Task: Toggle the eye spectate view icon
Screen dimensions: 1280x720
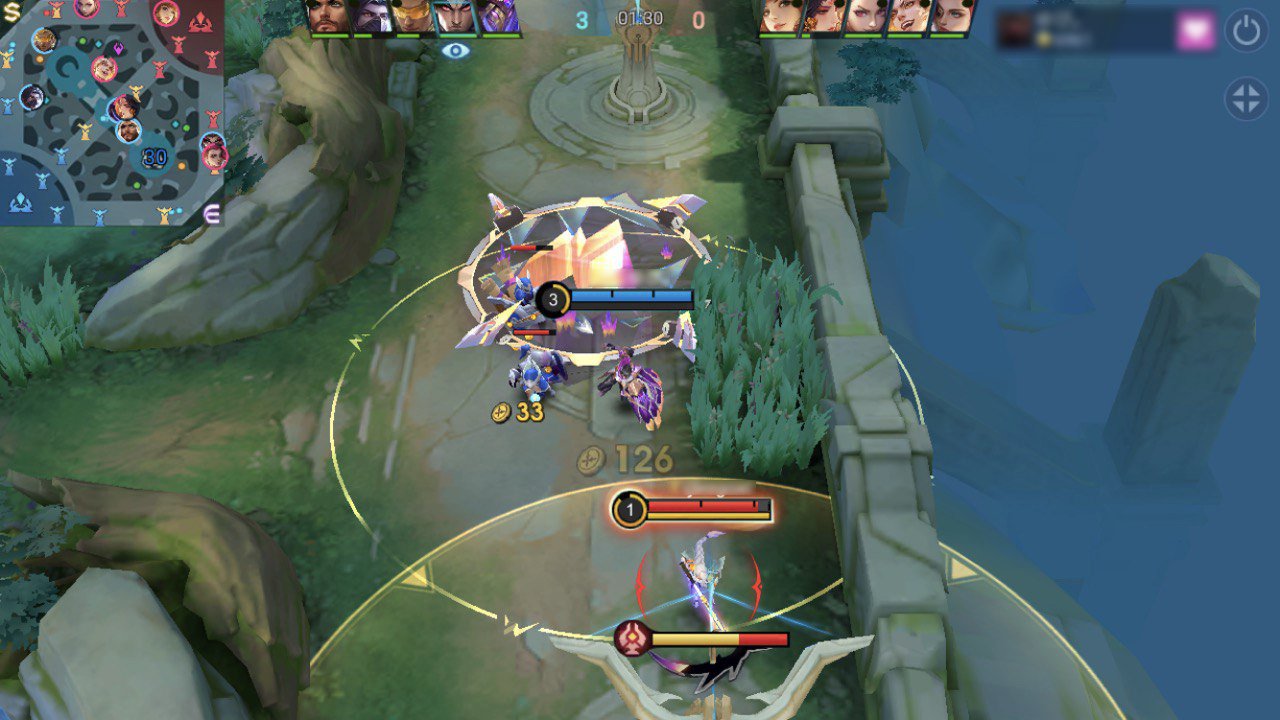Action: (455, 49)
